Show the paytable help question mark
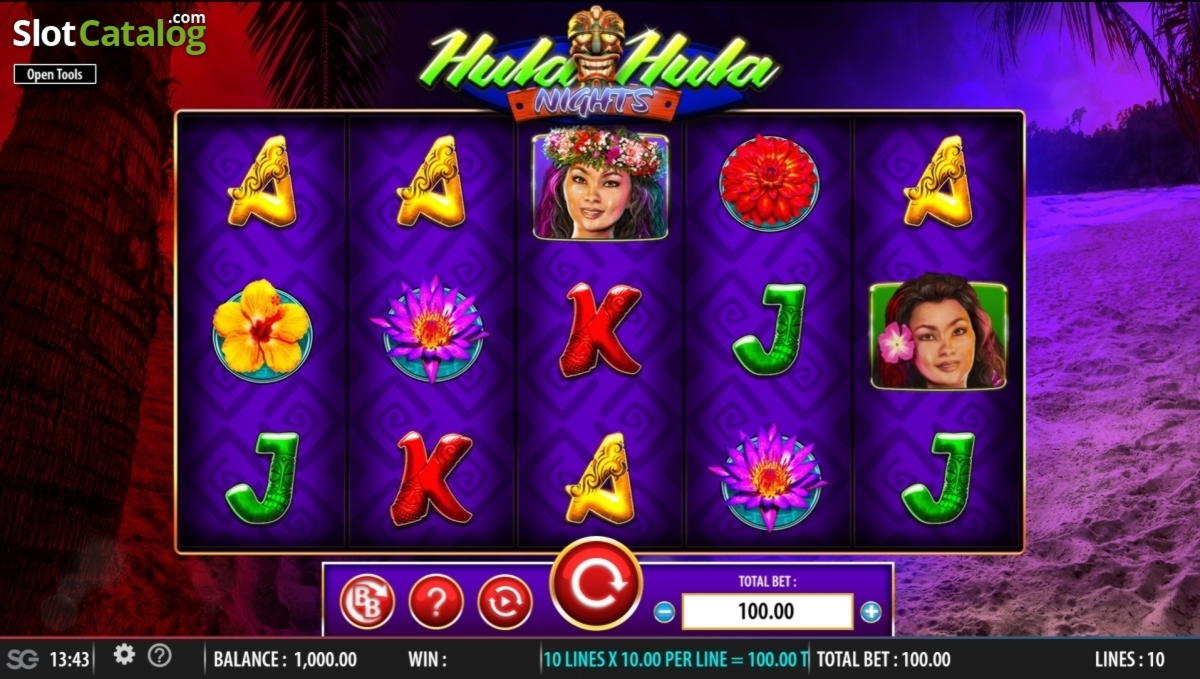The height and width of the screenshot is (679, 1200). (x=436, y=601)
